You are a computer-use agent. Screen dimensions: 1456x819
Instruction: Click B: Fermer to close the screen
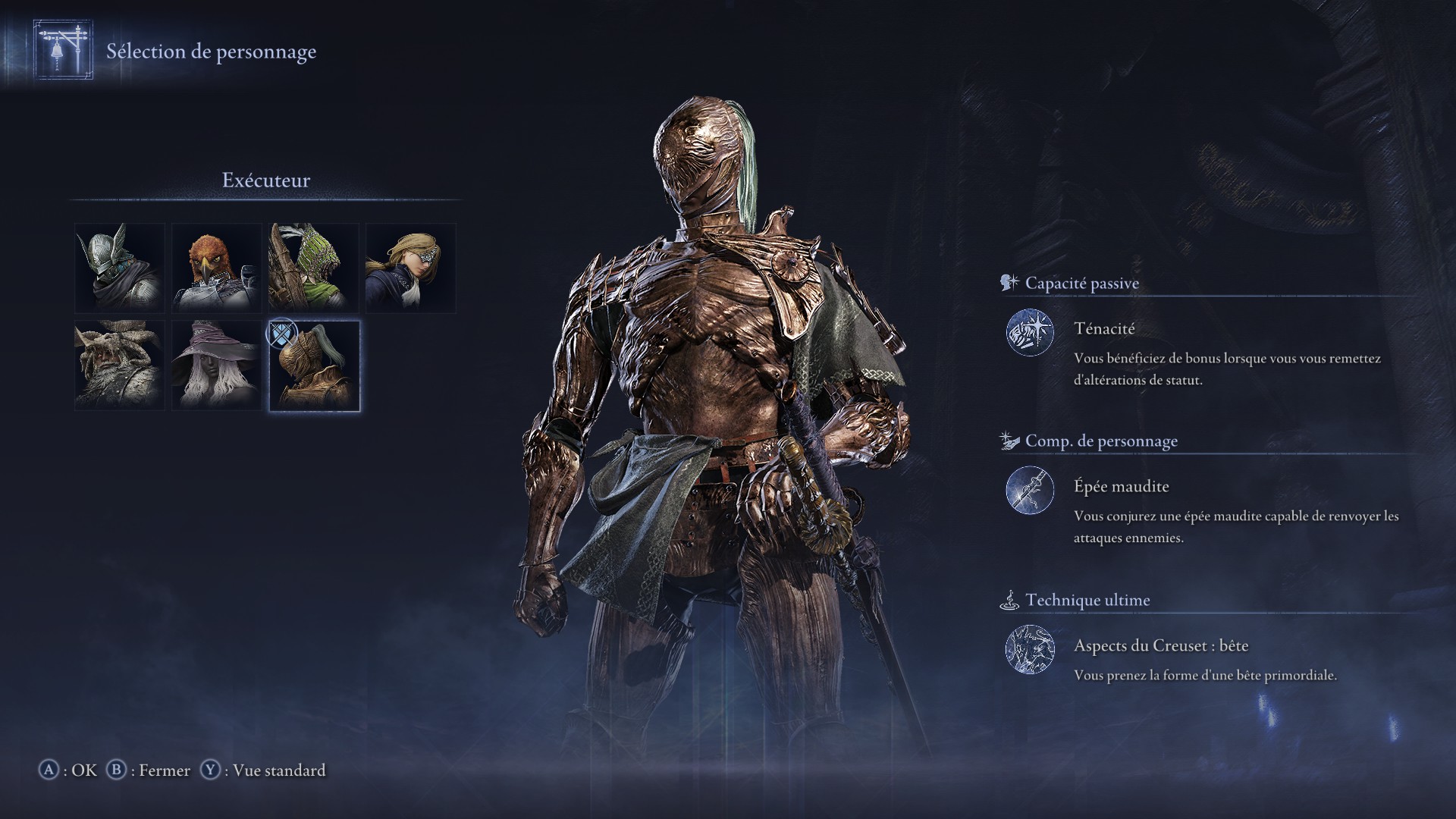[x=153, y=770]
